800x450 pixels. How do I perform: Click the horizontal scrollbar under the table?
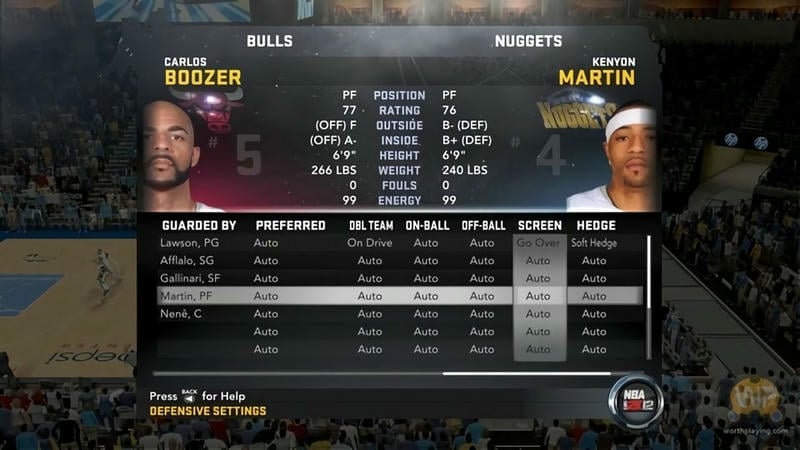(x=525, y=373)
